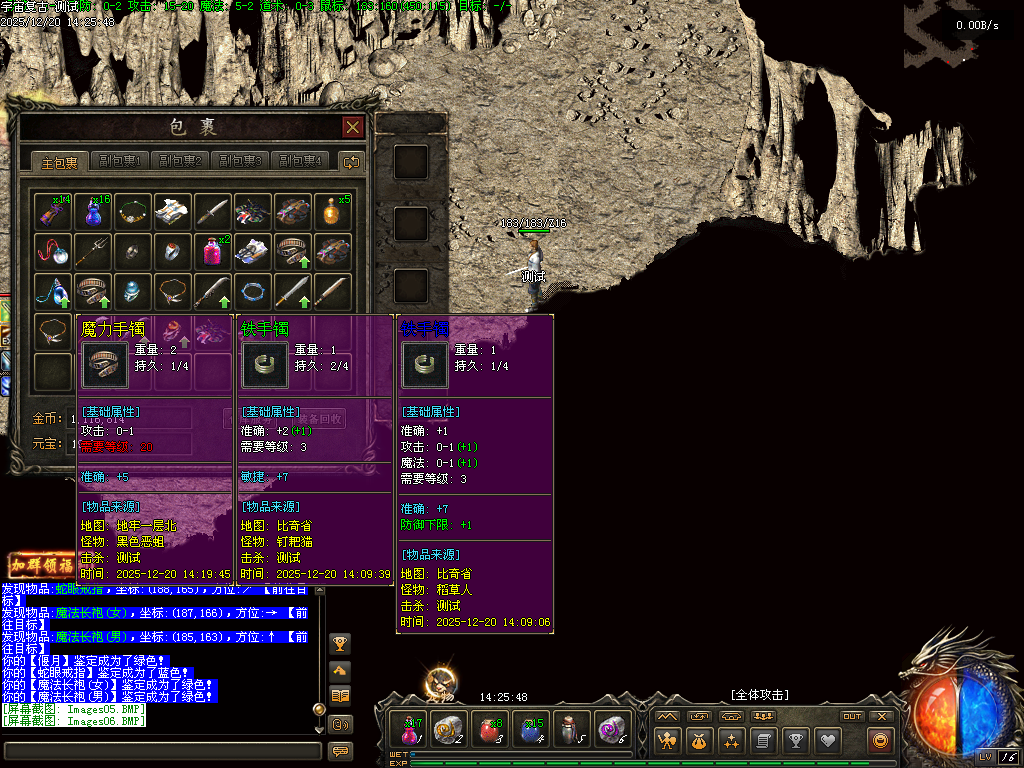Screen dimensions: 1024x768
Task: Select the blue gourd potion stack x16
Action: pyautogui.click(x=93, y=212)
